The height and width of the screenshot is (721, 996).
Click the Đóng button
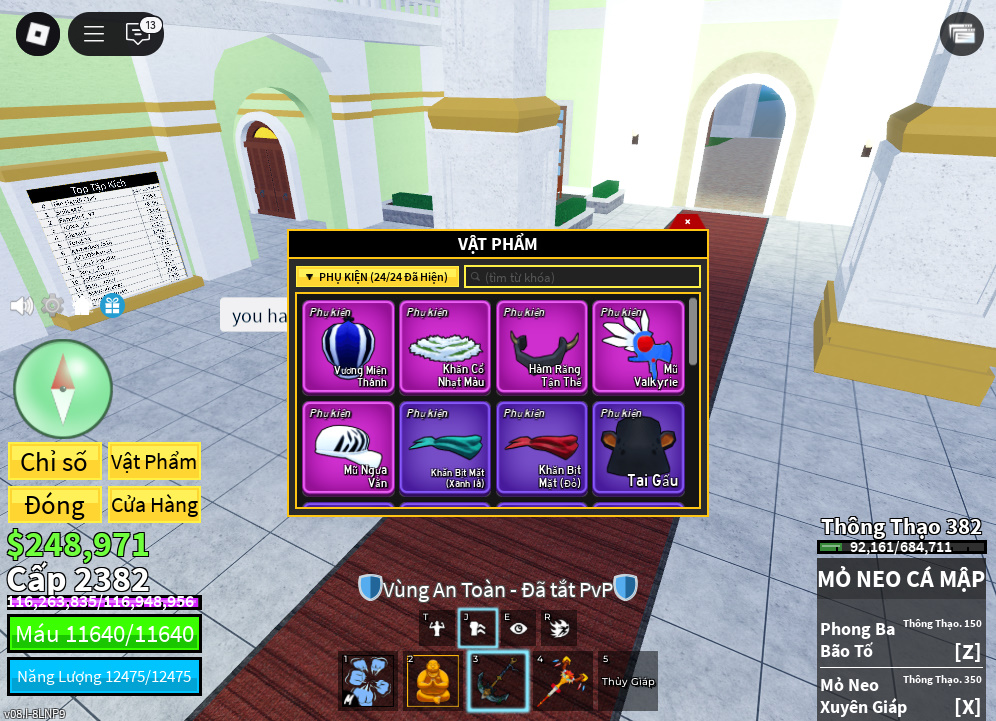(54, 505)
